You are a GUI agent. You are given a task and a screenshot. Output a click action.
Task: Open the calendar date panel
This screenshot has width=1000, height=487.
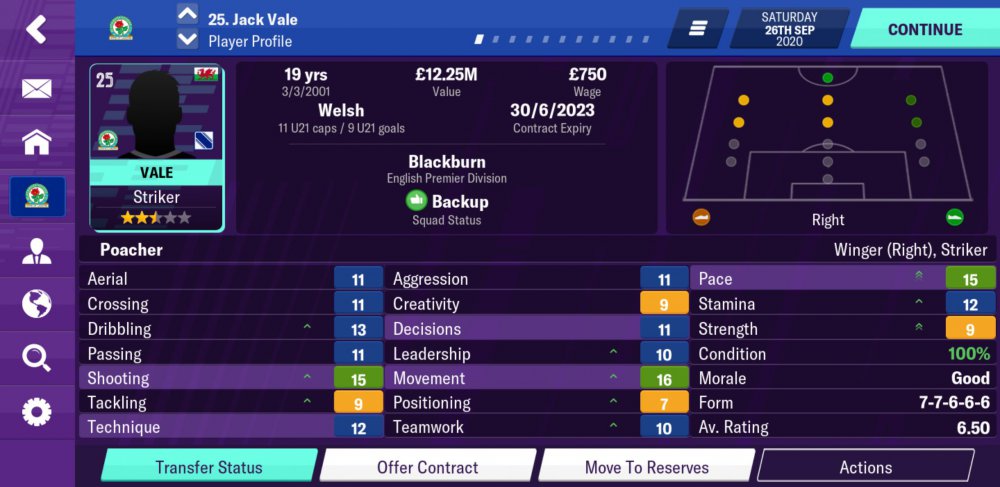click(x=789, y=29)
